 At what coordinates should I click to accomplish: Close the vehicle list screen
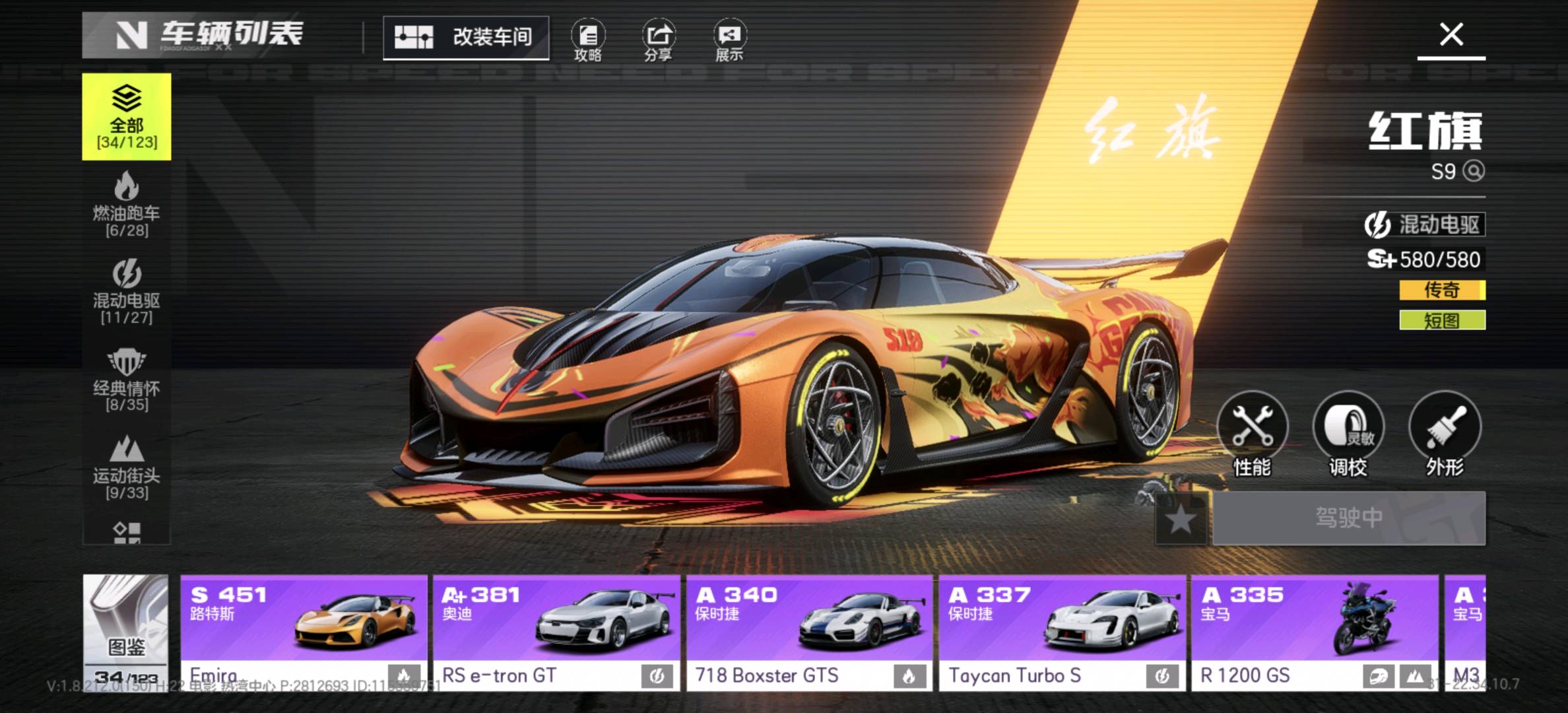click(x=1451, y=34)
